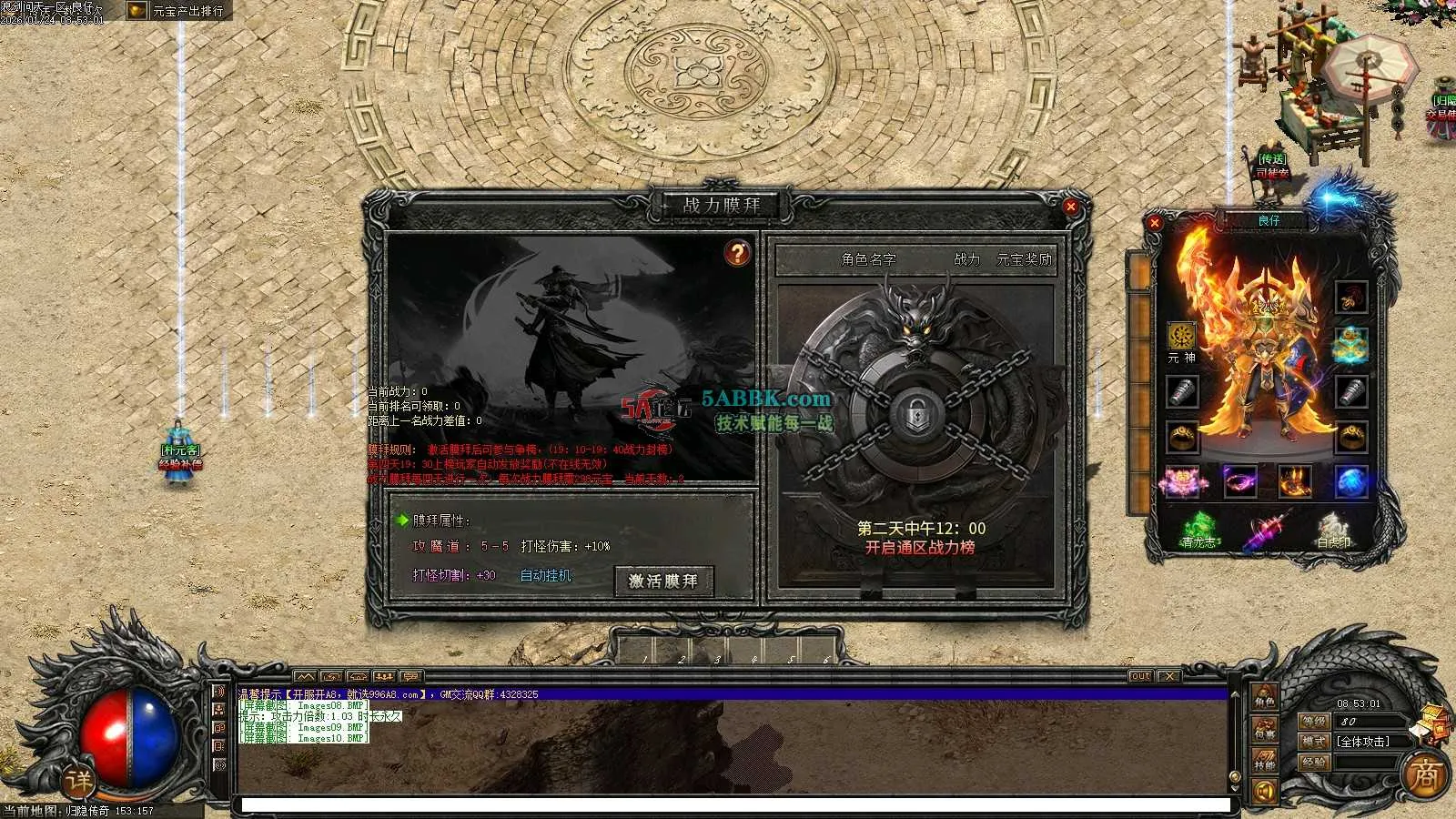The height and width of the screenshot is (819, 1456).
Task: Select the 青龙志 green dragon item
Action: [x=1199, y=530]
